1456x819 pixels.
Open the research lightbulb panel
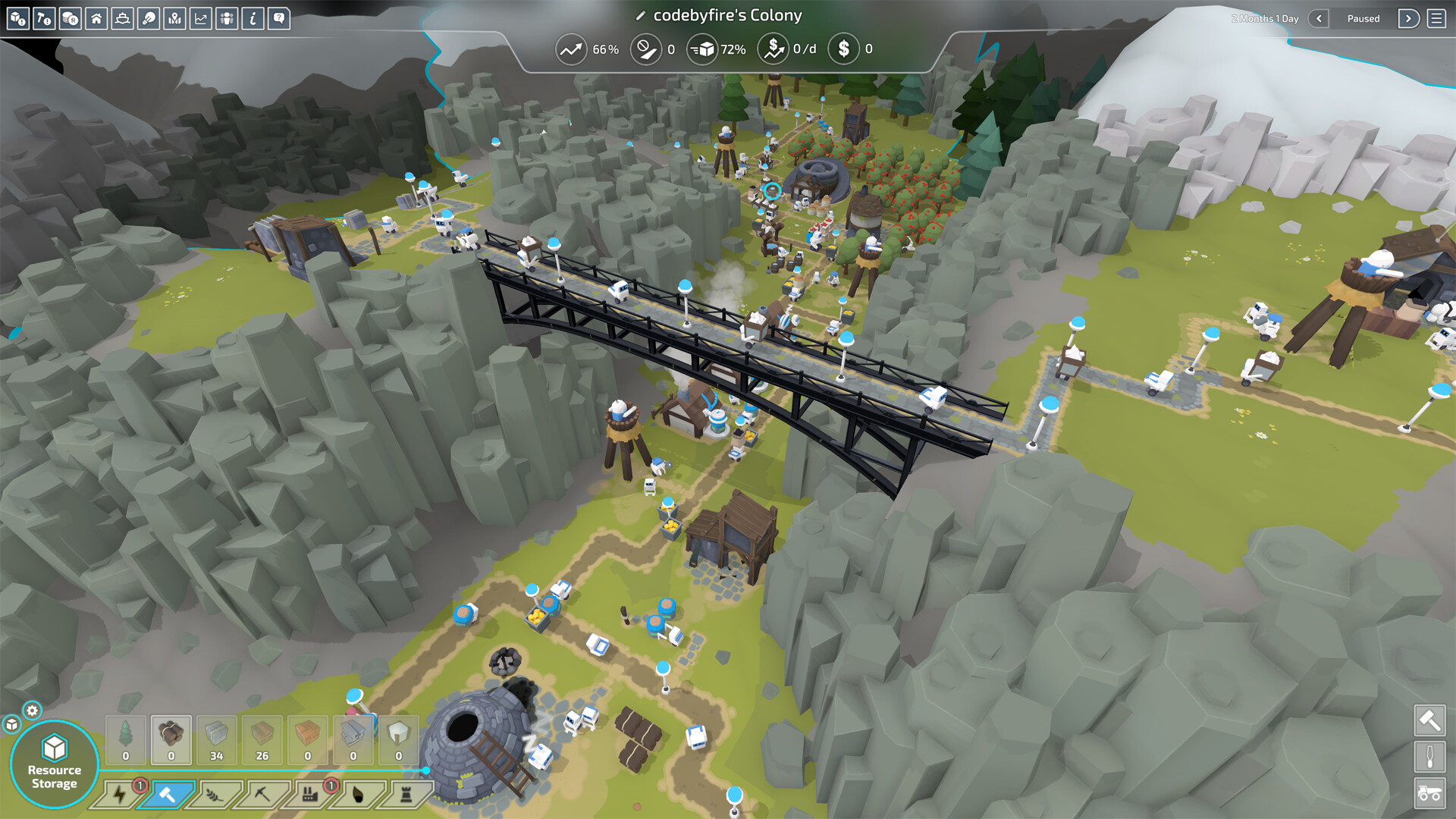pos(149,18)
